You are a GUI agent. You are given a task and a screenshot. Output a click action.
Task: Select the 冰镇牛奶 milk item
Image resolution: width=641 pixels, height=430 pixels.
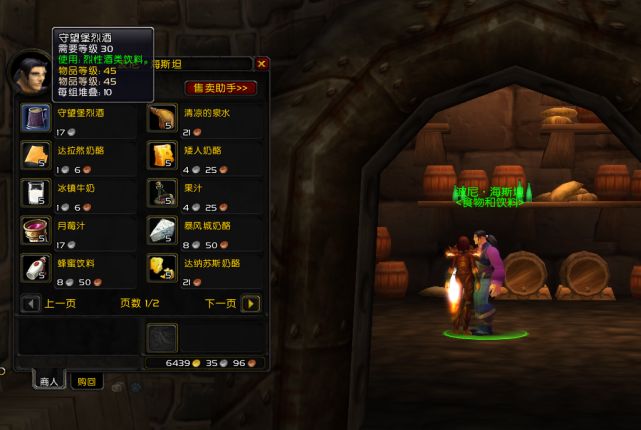[34, 192]
